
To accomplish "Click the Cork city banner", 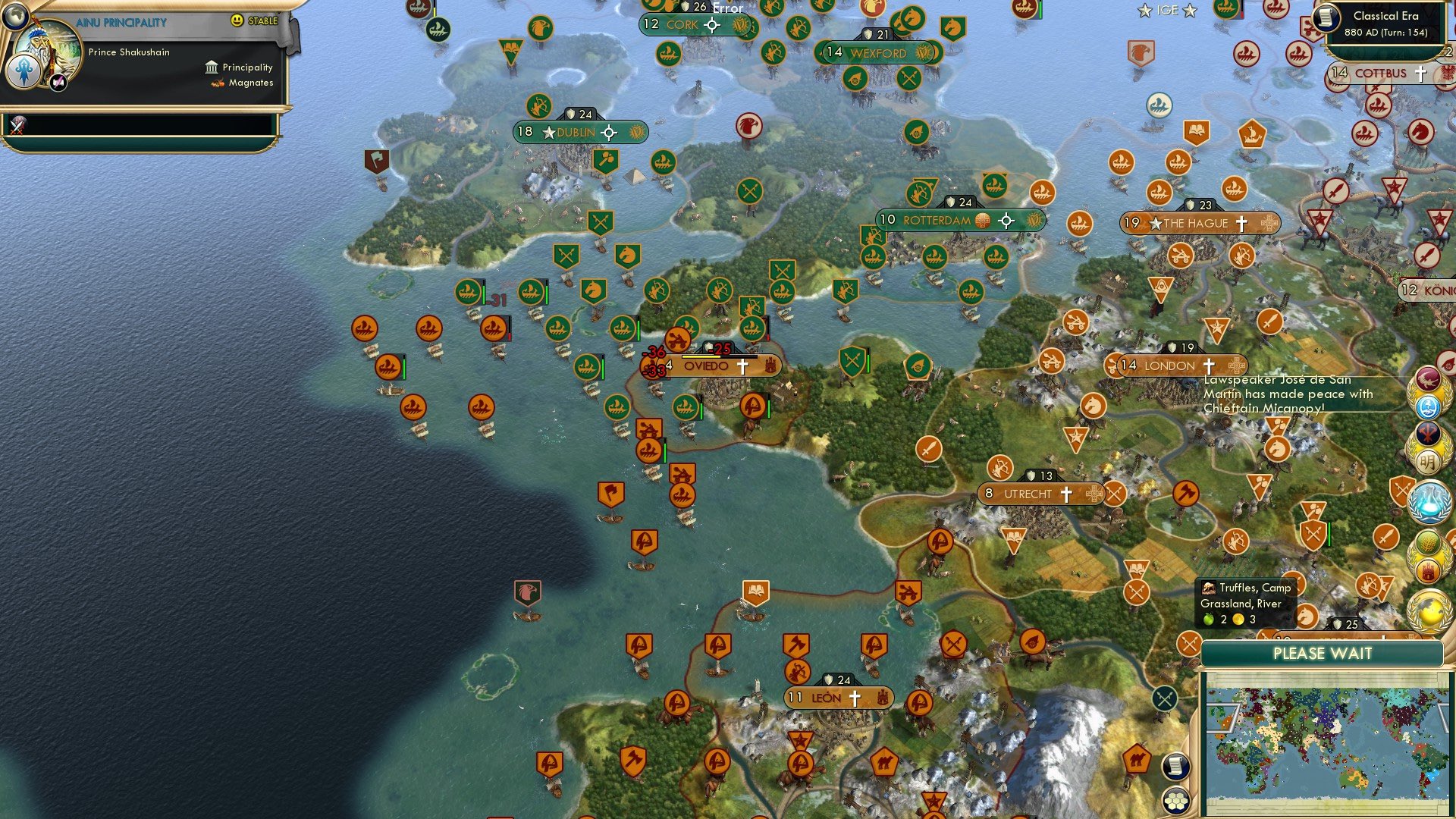I will 682,25.
